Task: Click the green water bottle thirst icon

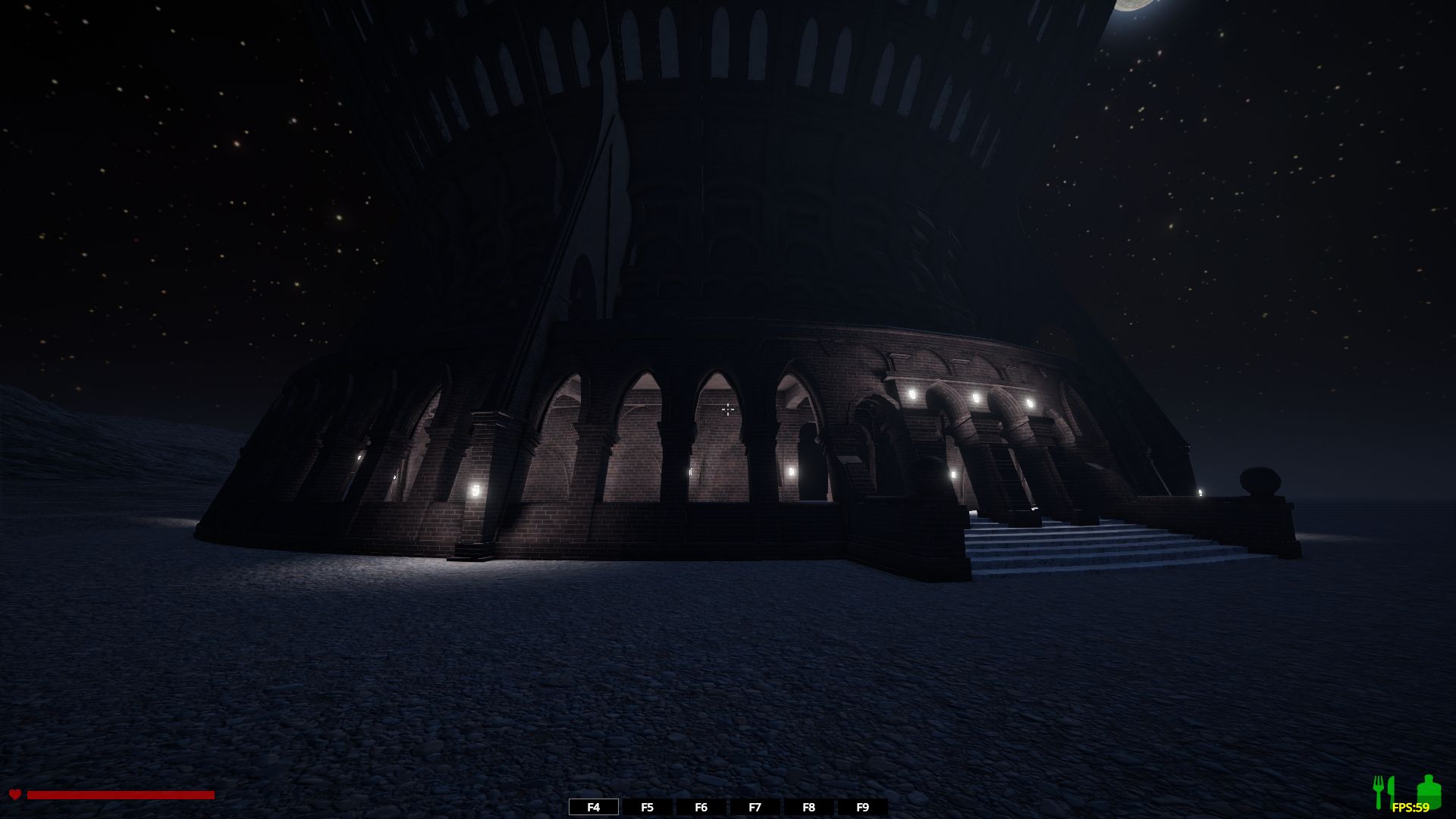Action: tap(1426, 790)
